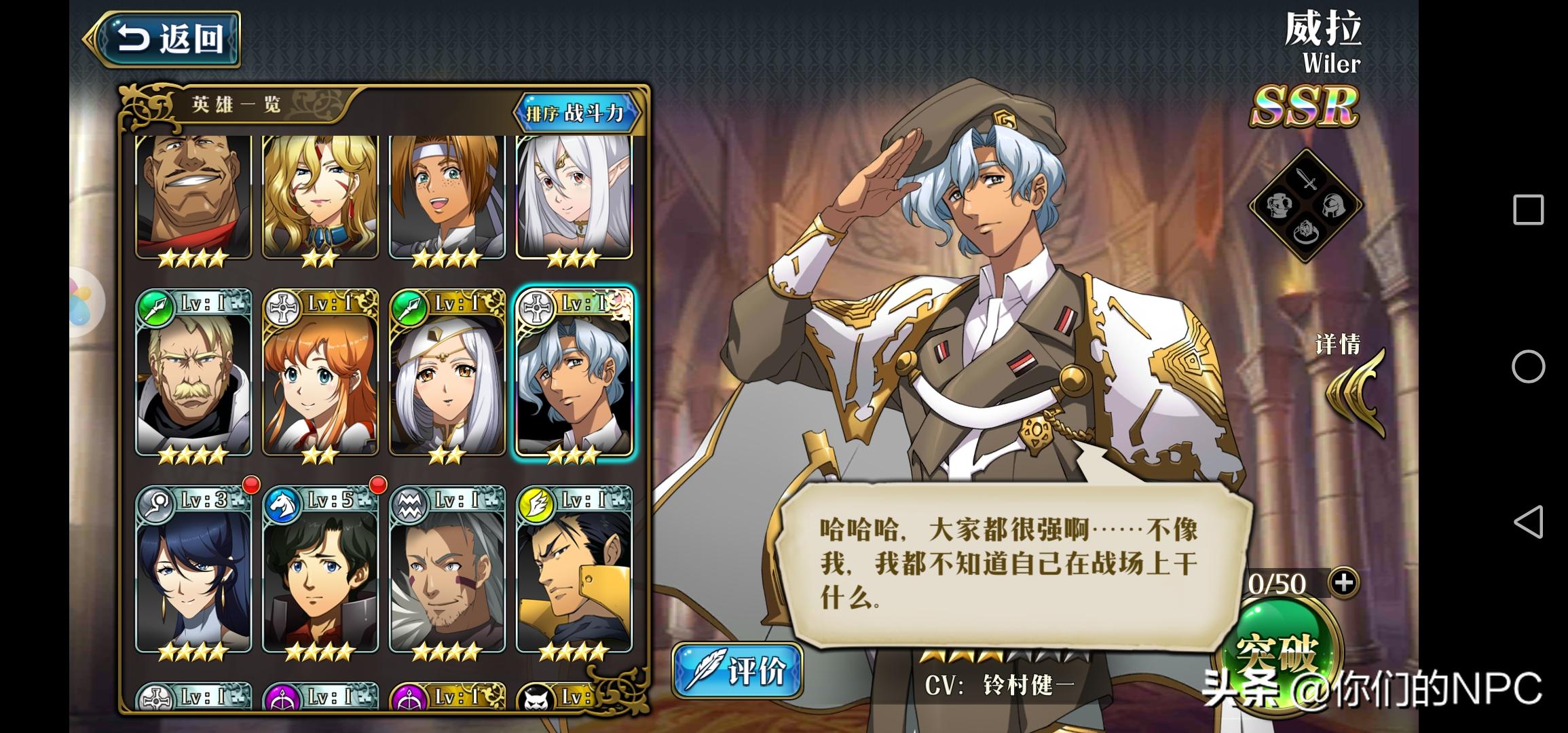Select the dark-blue-haired woman at Lv 3

click(x=193, y=571)
